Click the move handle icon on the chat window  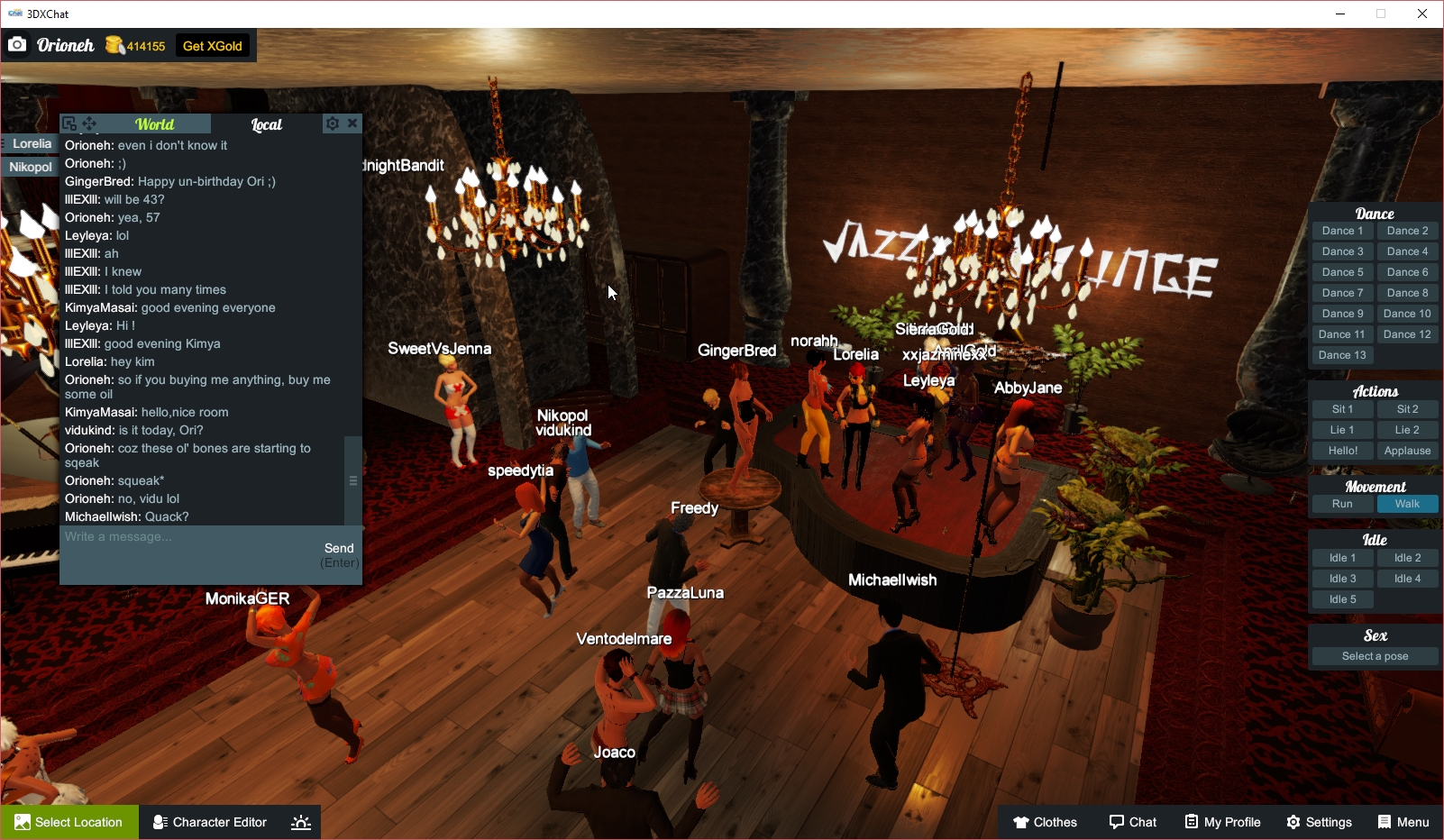coord(87,122)
